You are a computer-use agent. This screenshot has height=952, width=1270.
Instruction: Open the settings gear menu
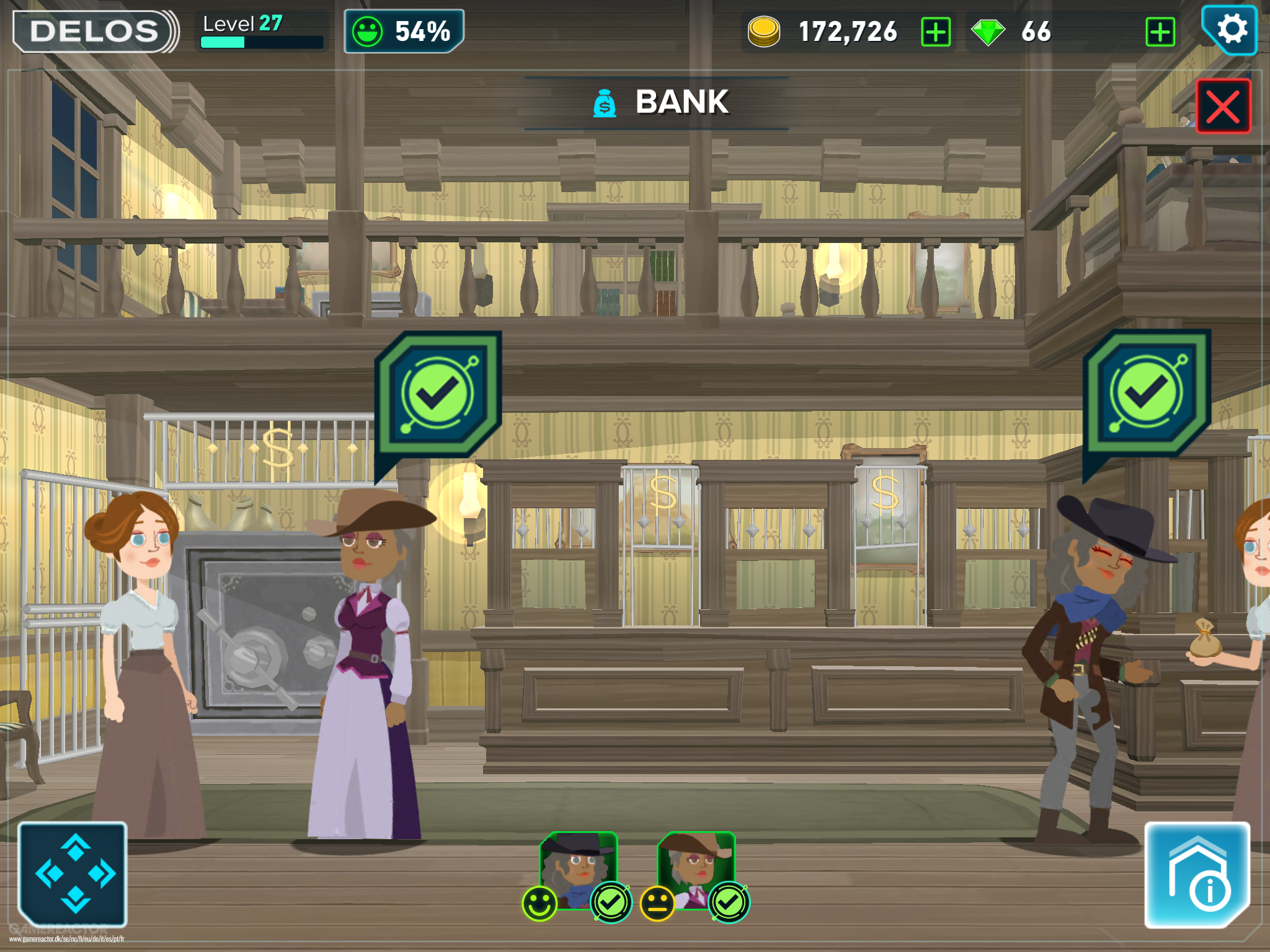[1231, 29]
